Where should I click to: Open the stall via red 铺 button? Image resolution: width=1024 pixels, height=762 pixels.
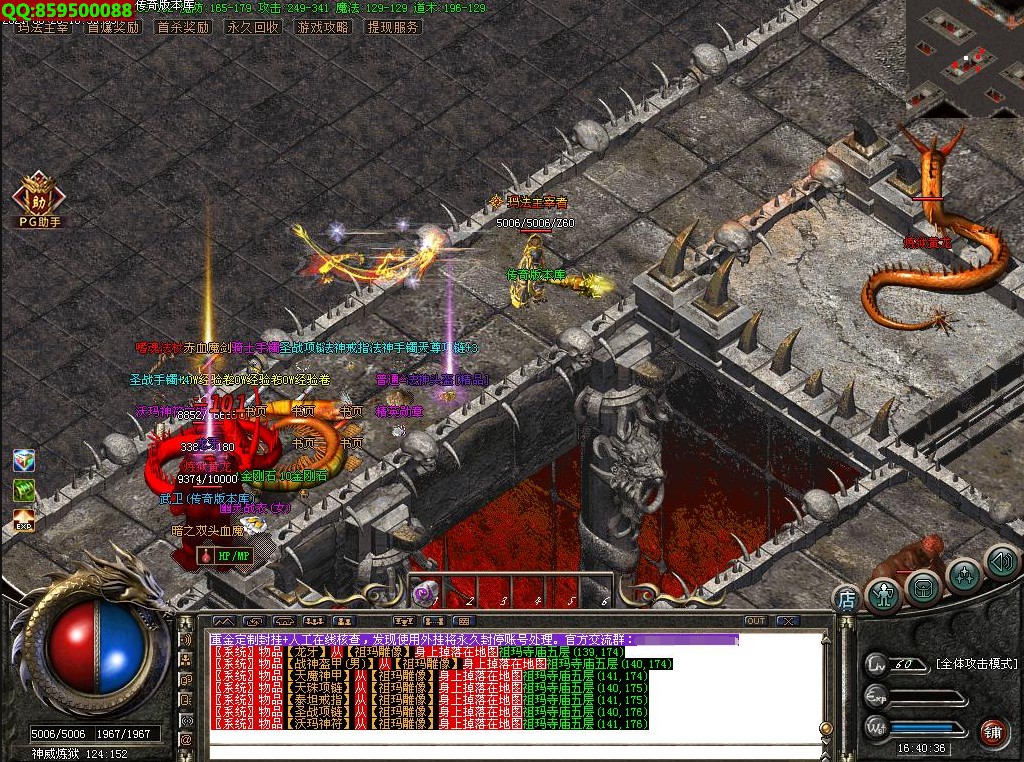[x=991, y=732]
